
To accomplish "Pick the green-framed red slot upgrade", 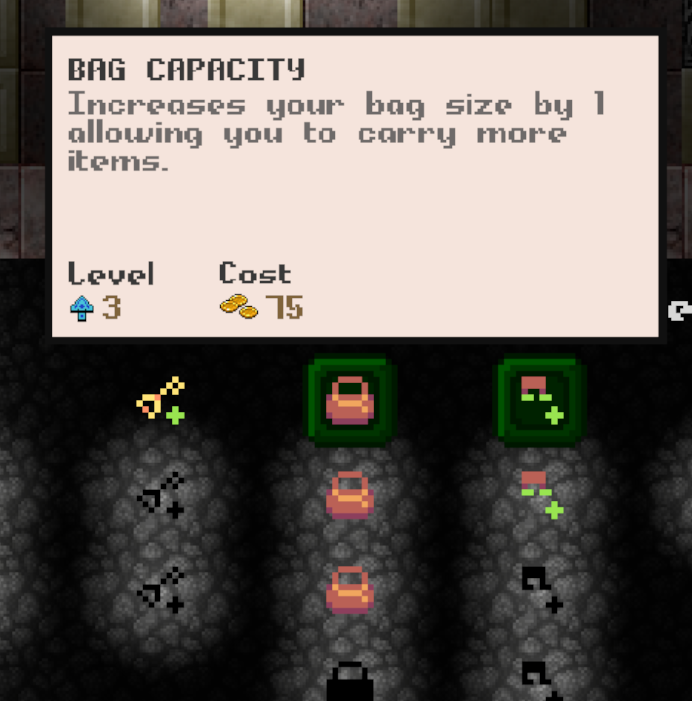I will coord(541,401).
